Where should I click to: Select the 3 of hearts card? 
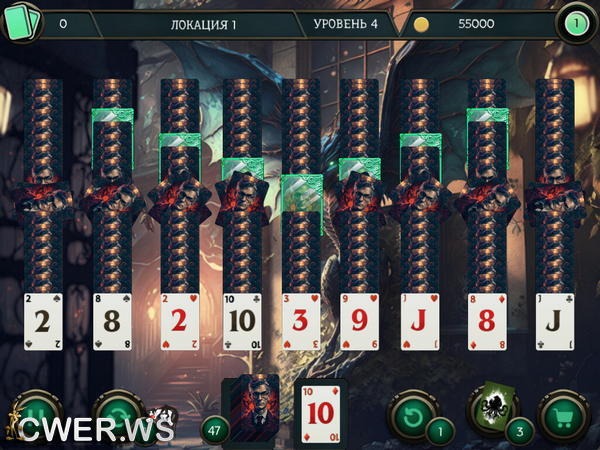click(x=301, y=322)
